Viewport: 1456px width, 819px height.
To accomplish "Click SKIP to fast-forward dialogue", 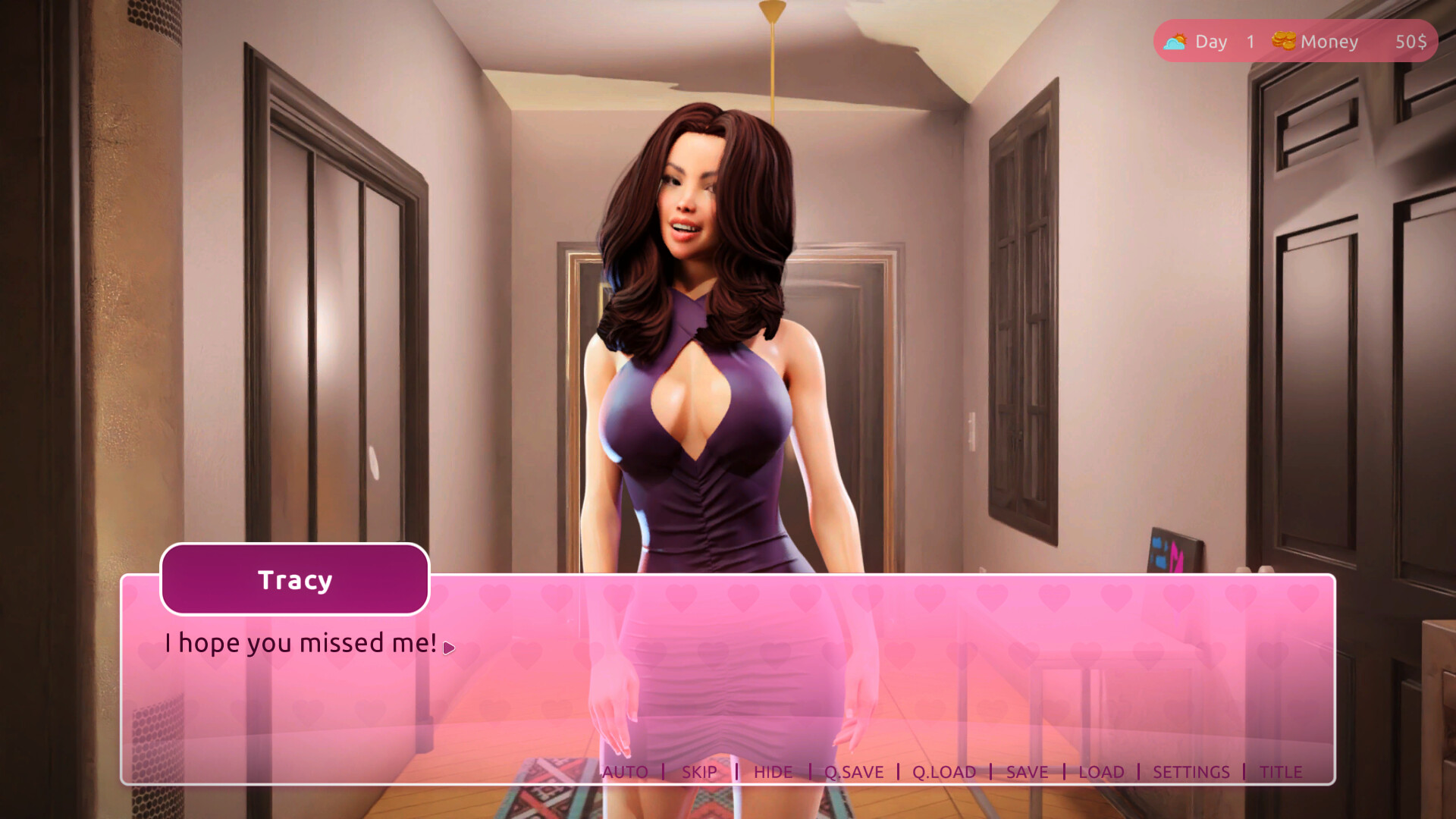I will pyautogui.click(x=699, y=772).
